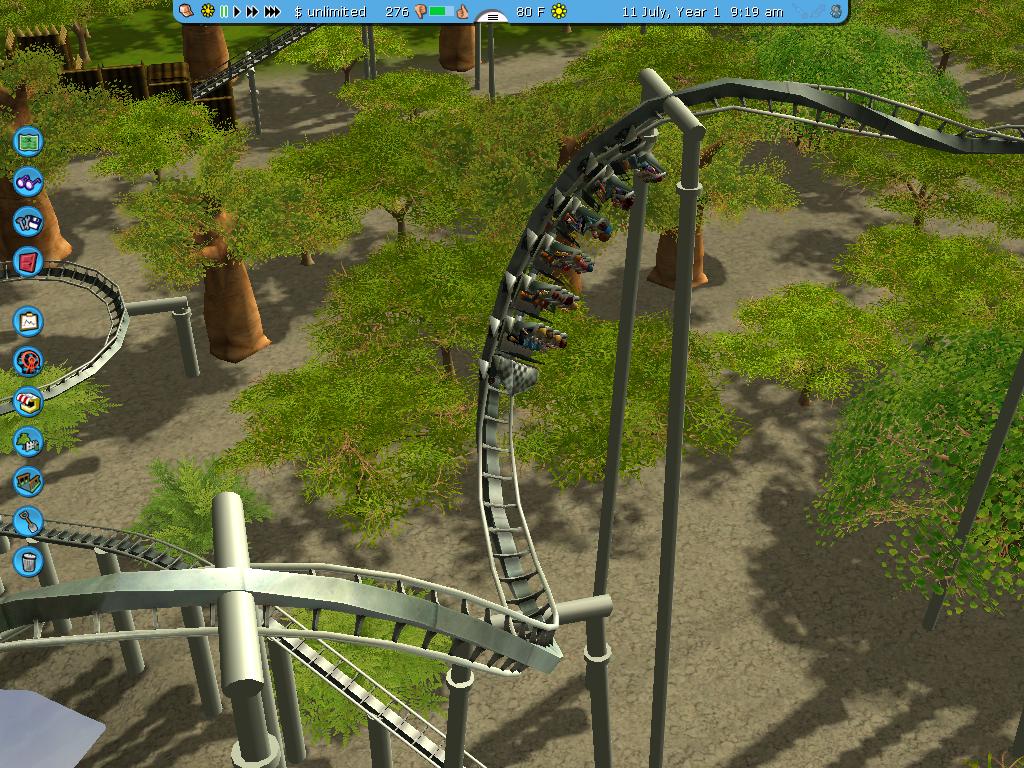Set game speed to double fast-forward
1024x768 pixels.
(x=252, y=12)
